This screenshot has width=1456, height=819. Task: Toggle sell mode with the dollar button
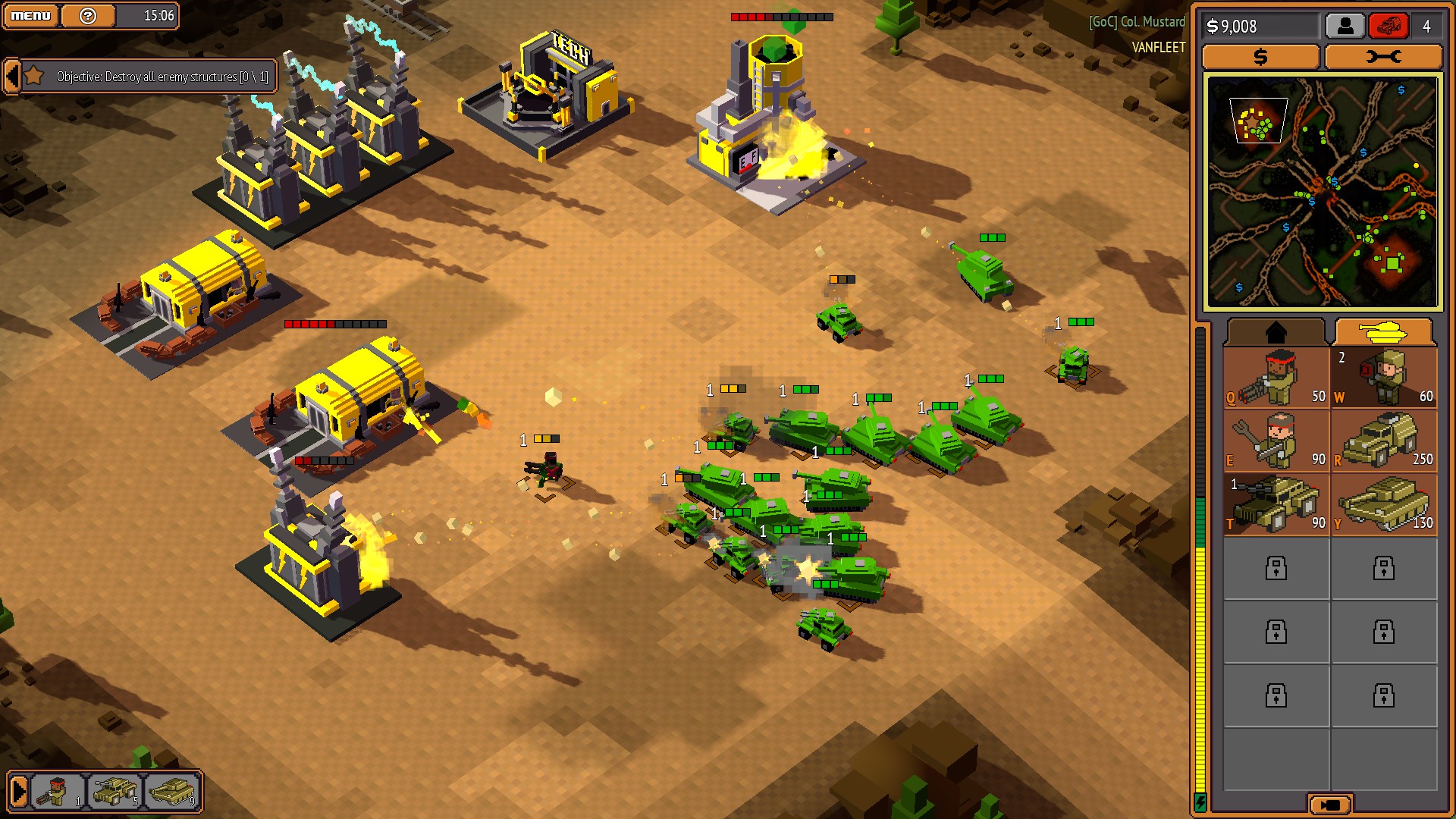1260,56
